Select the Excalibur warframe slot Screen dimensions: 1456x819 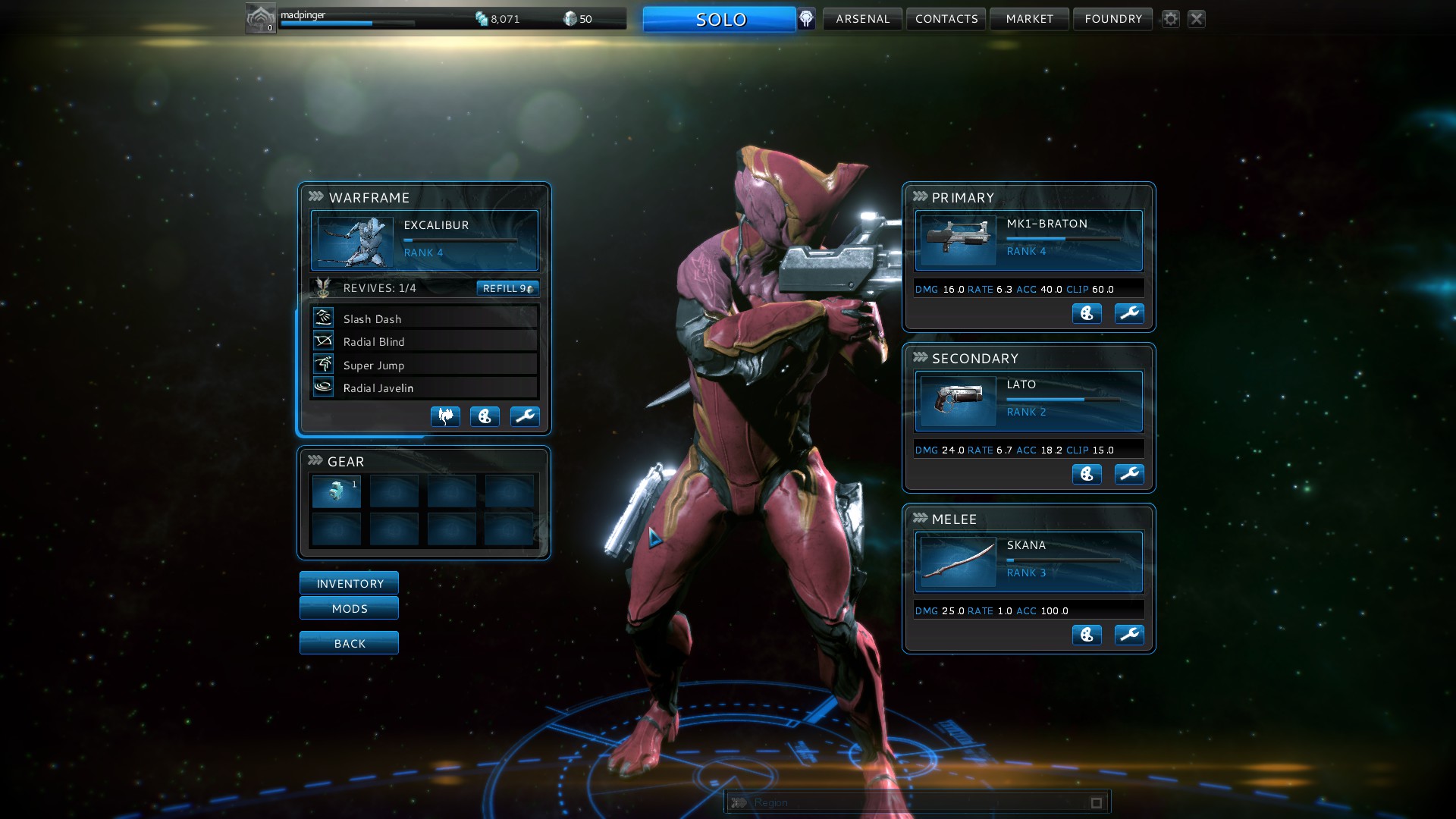pyautogui.click(x=424, y=240)
